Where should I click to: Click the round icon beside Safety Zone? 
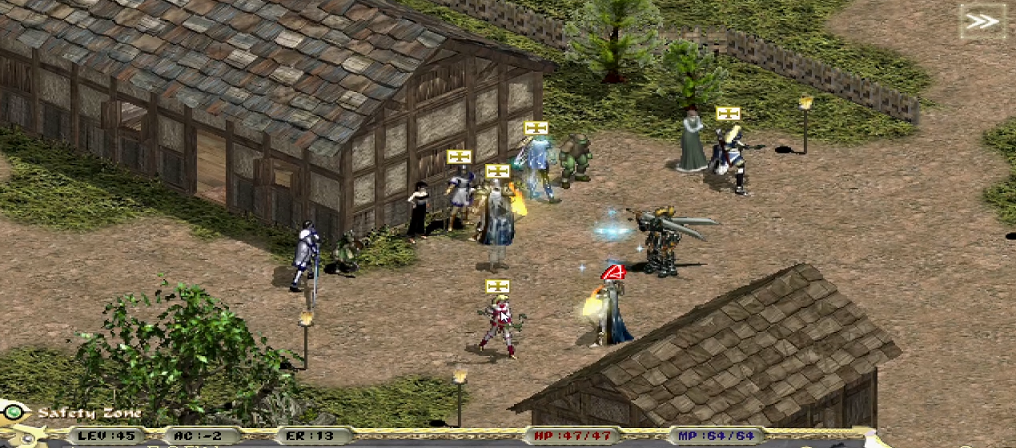point(14,412)
